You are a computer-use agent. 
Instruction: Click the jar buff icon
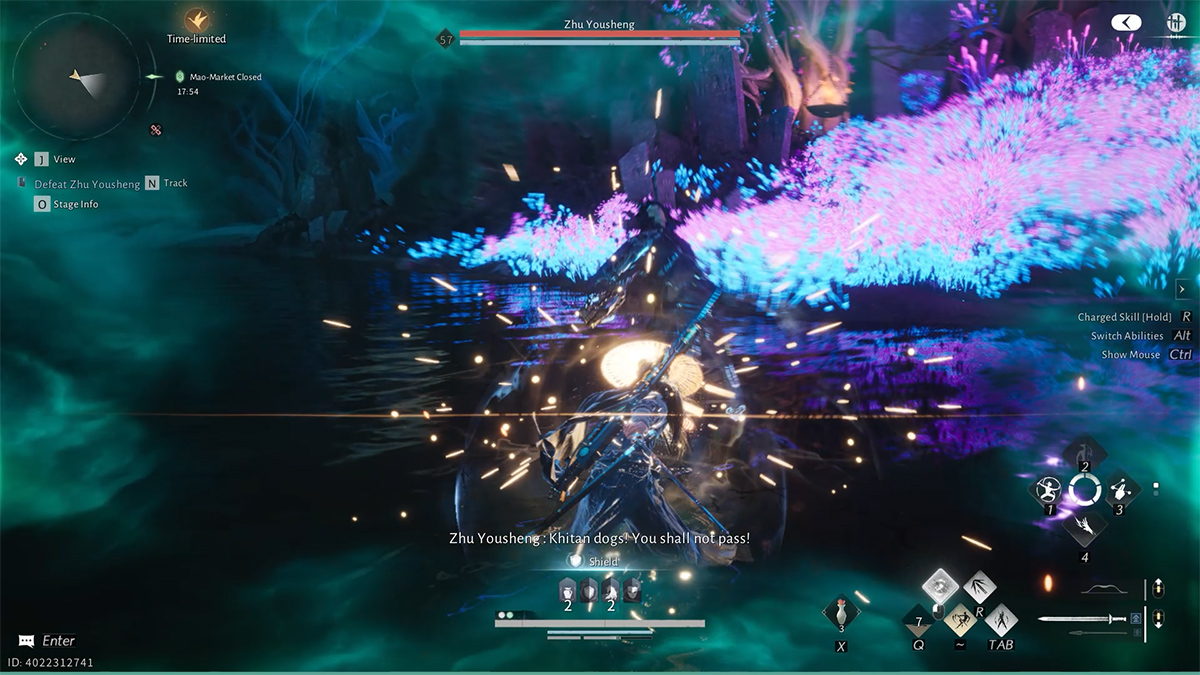566,591
